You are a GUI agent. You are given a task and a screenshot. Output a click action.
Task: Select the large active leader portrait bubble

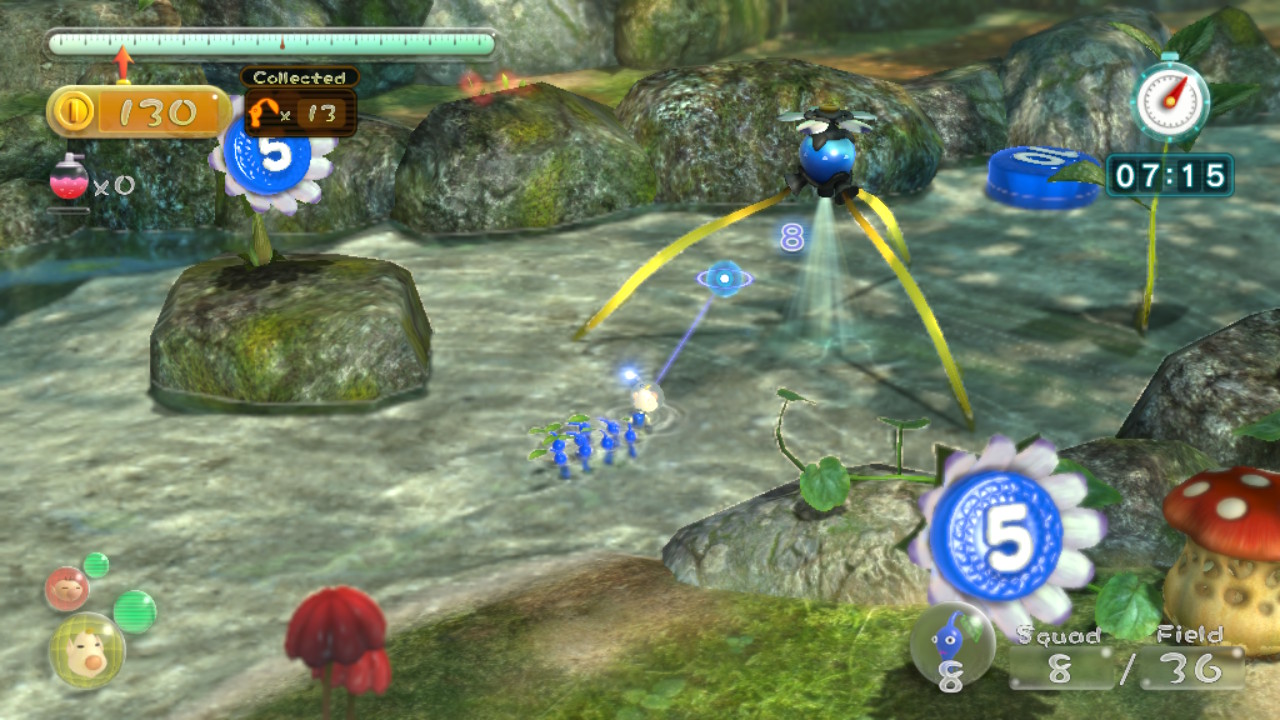pos(86,650)
